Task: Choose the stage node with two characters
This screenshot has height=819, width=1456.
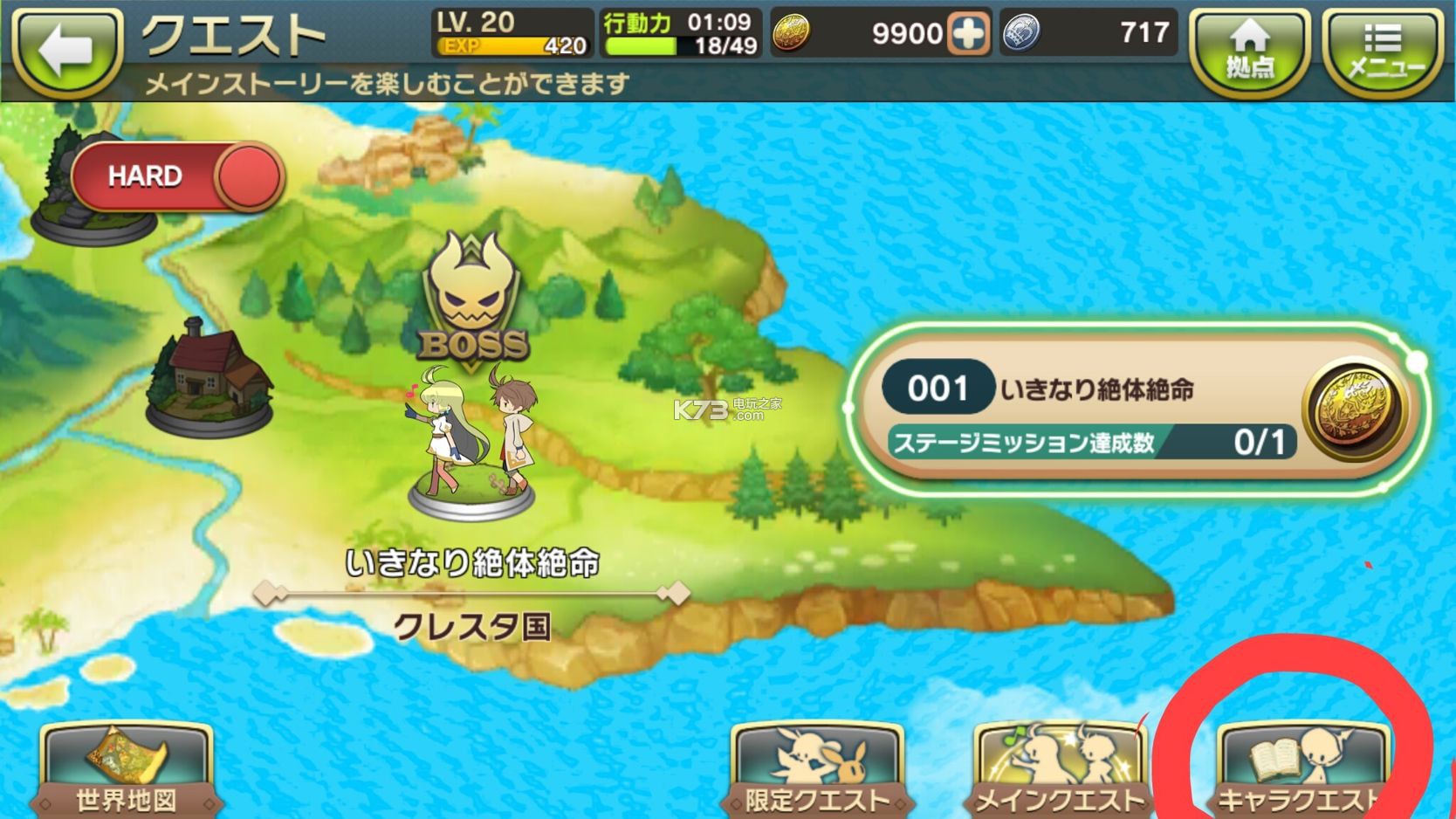Action: (x=471, y=445)
